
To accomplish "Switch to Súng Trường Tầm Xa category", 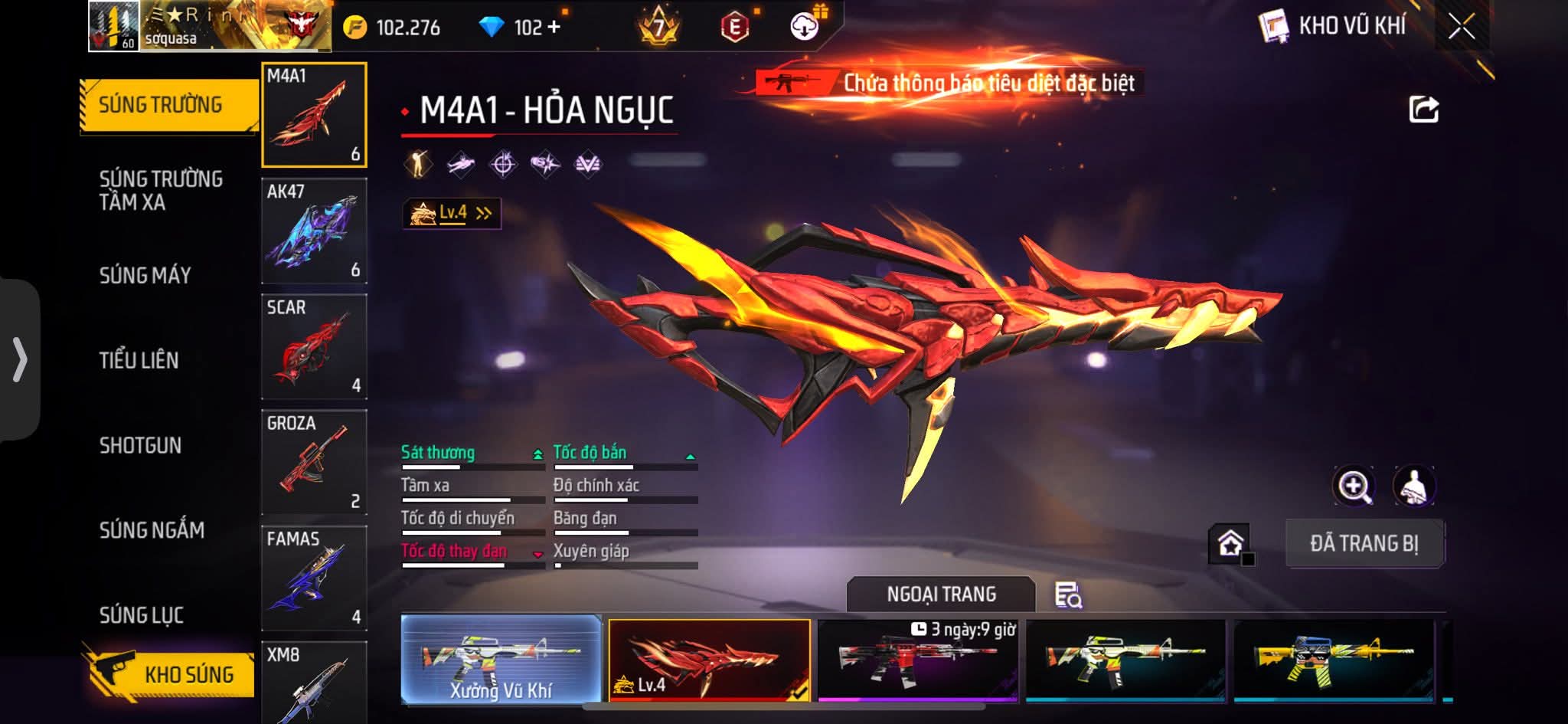I will (x=161, y=190).
